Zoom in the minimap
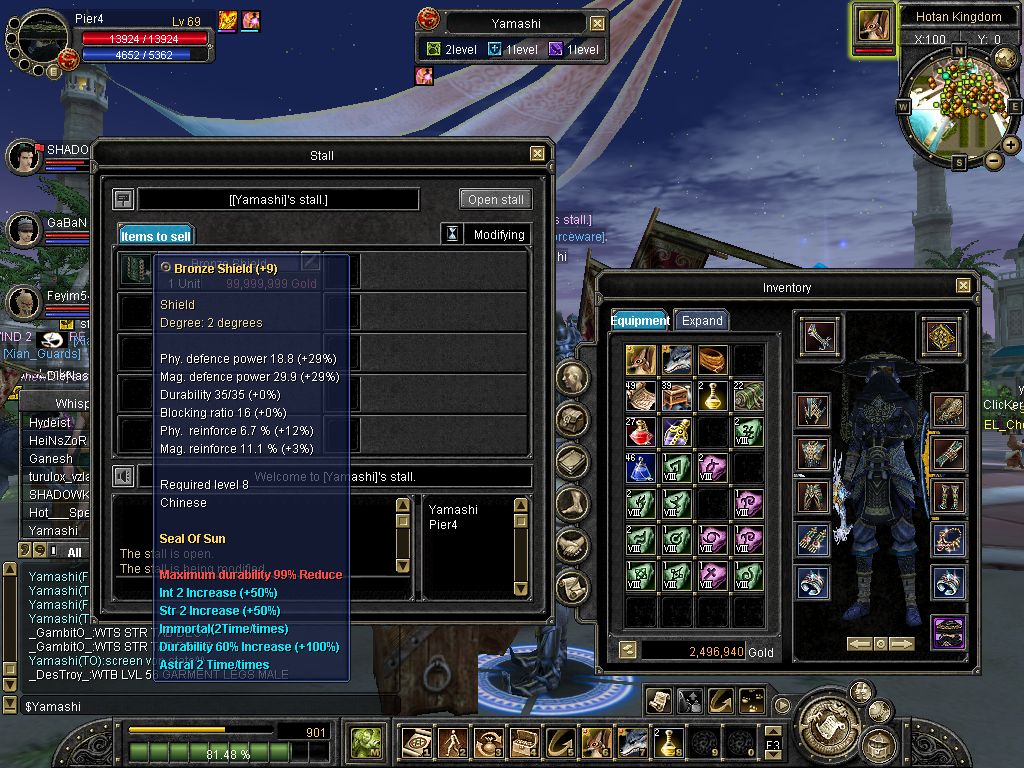Viewport: 1024px width, 768px height. (x=1011, y=145)
